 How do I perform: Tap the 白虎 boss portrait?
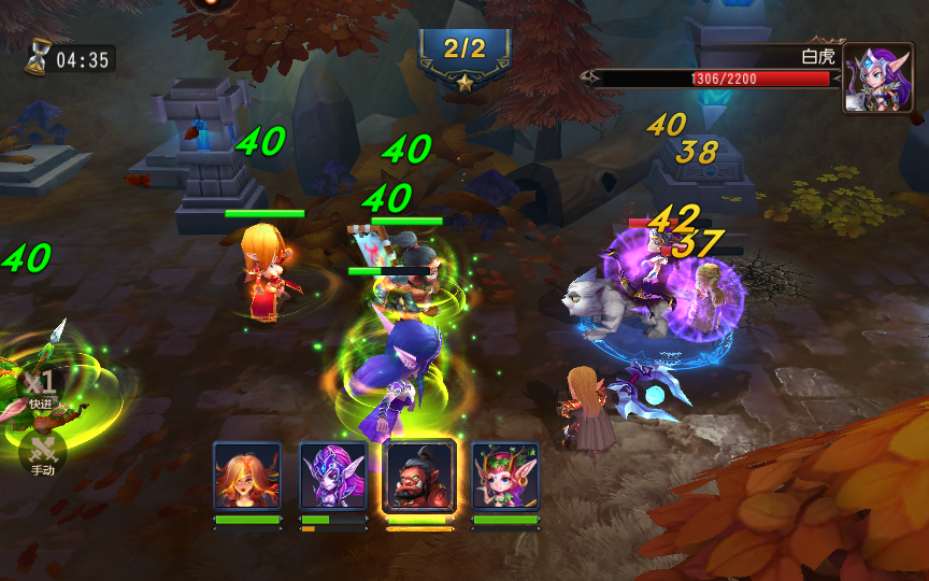(x=877, y=77)
